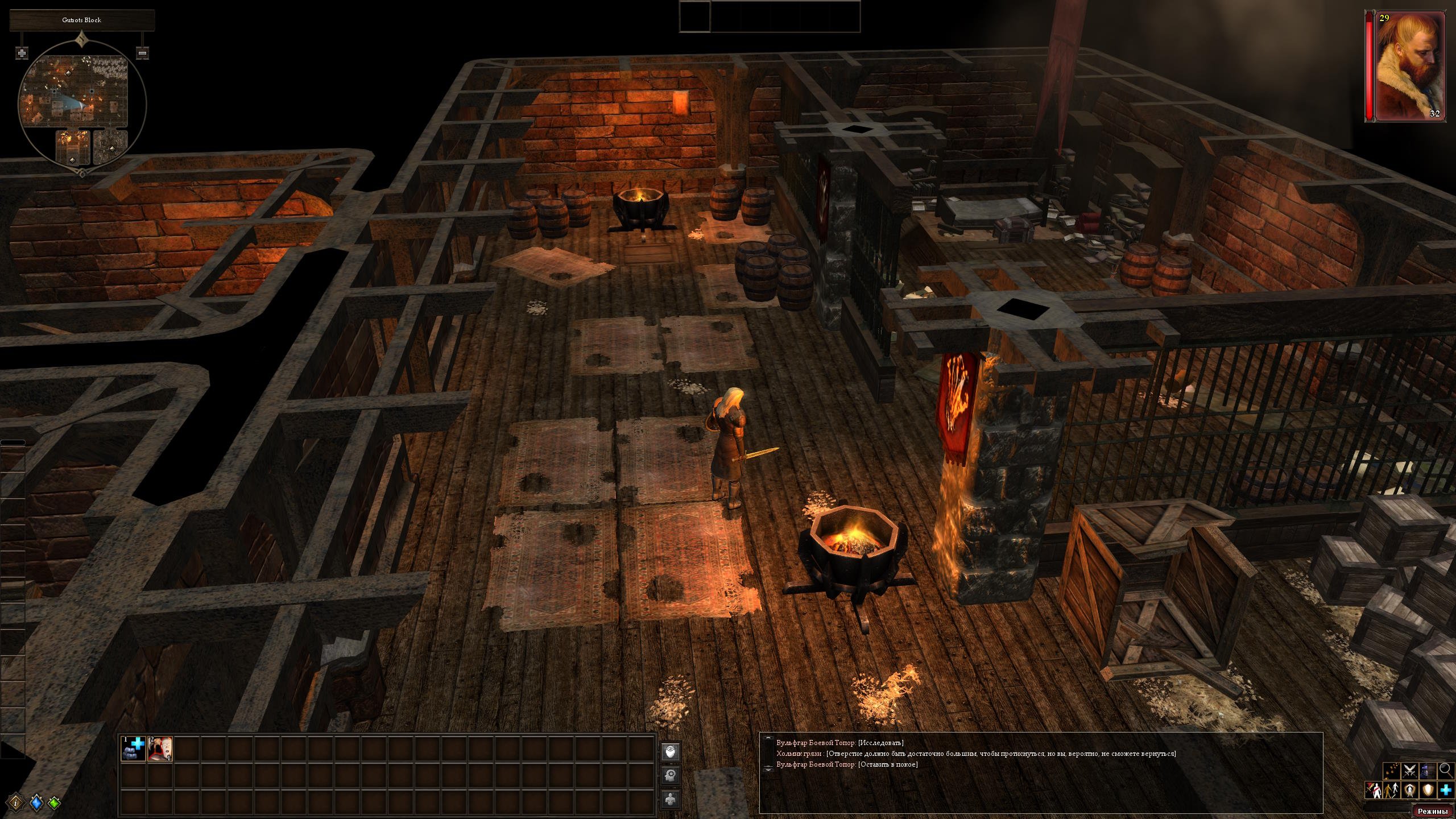Zoom out the minimap with minus button
This screenshot has width=1456, height=819.
[x=143, y=53]
